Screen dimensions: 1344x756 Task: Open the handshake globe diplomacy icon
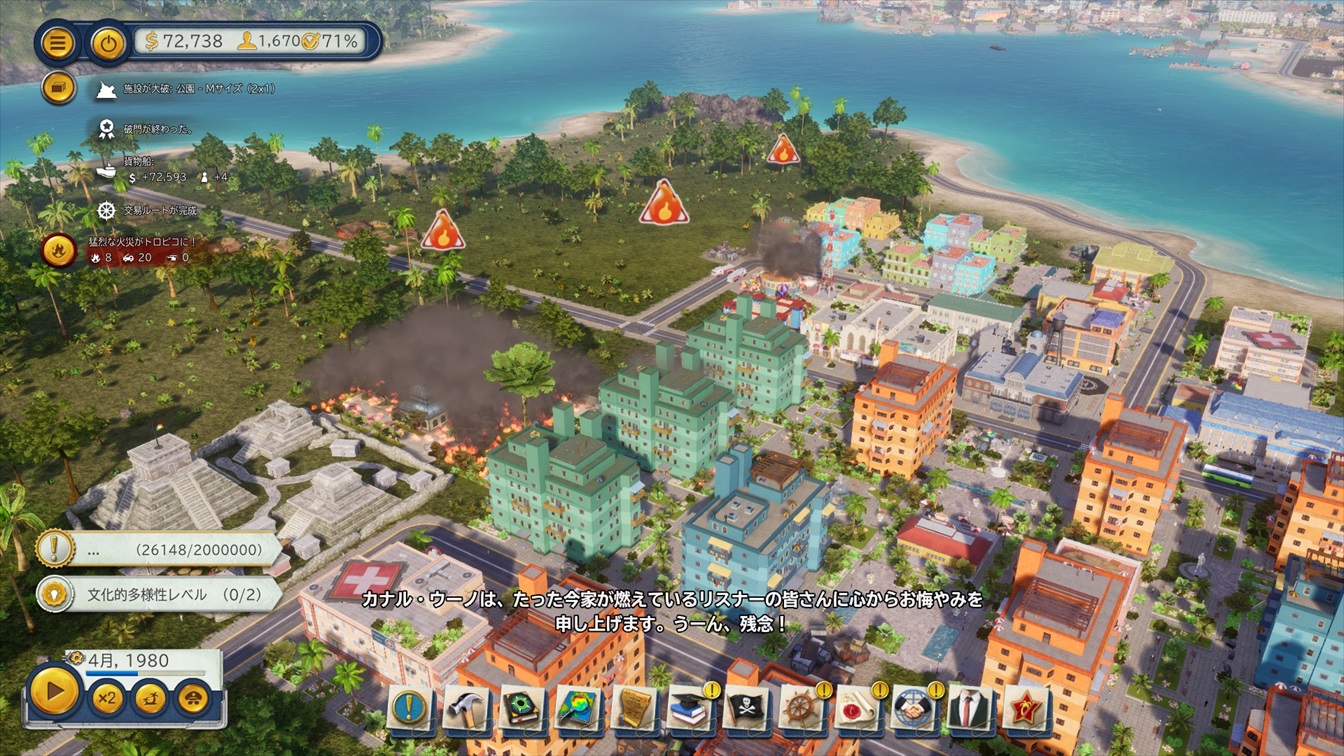click(913, 708)
